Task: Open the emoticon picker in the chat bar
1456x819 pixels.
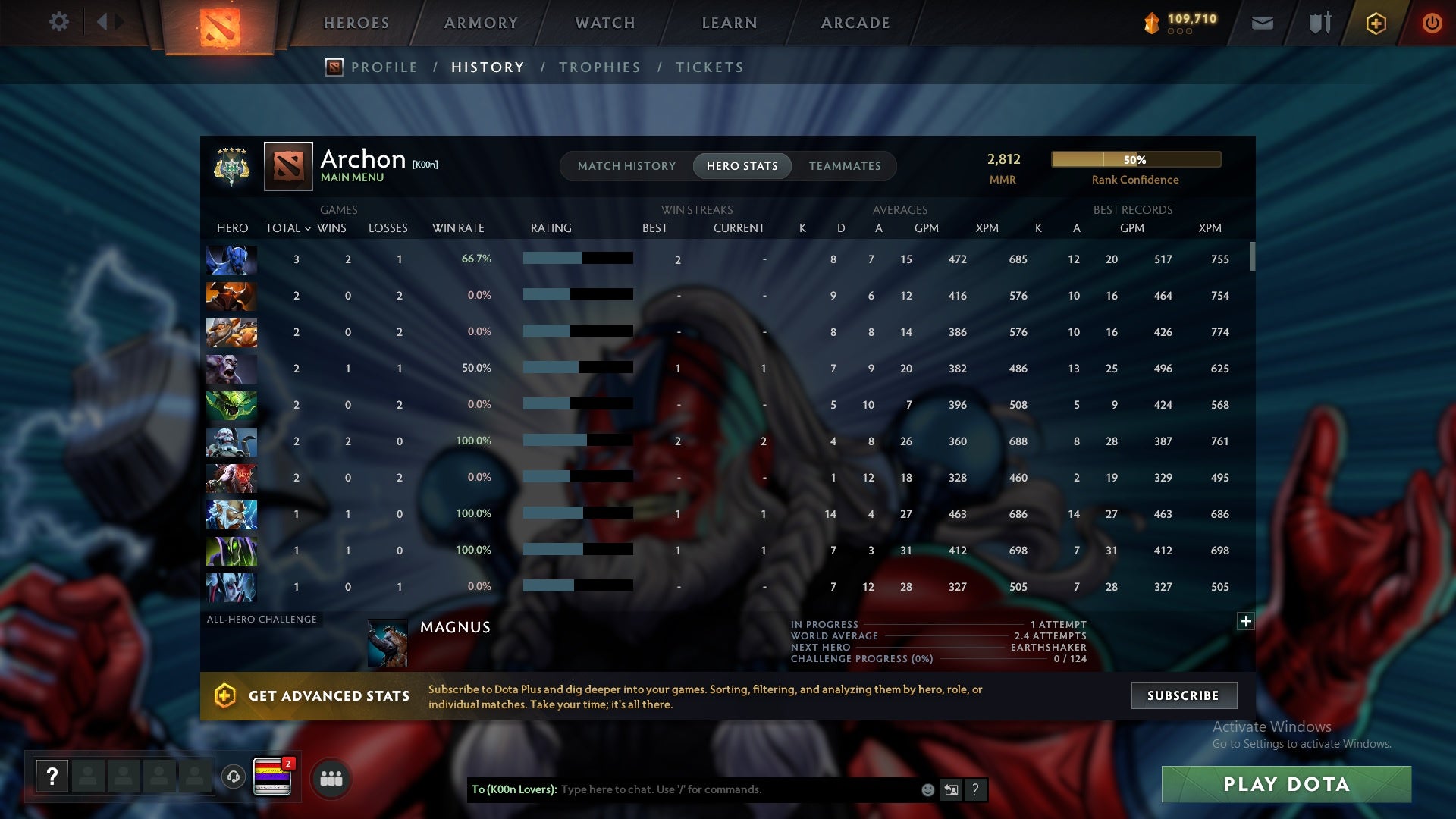Action: pos(927,789)
